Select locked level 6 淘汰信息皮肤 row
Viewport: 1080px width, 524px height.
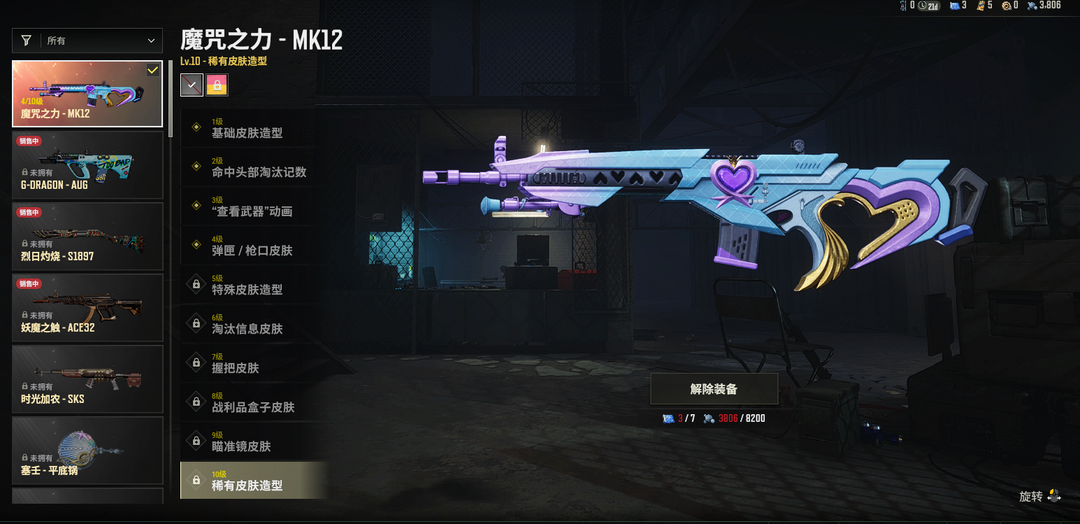coord(253,324)
